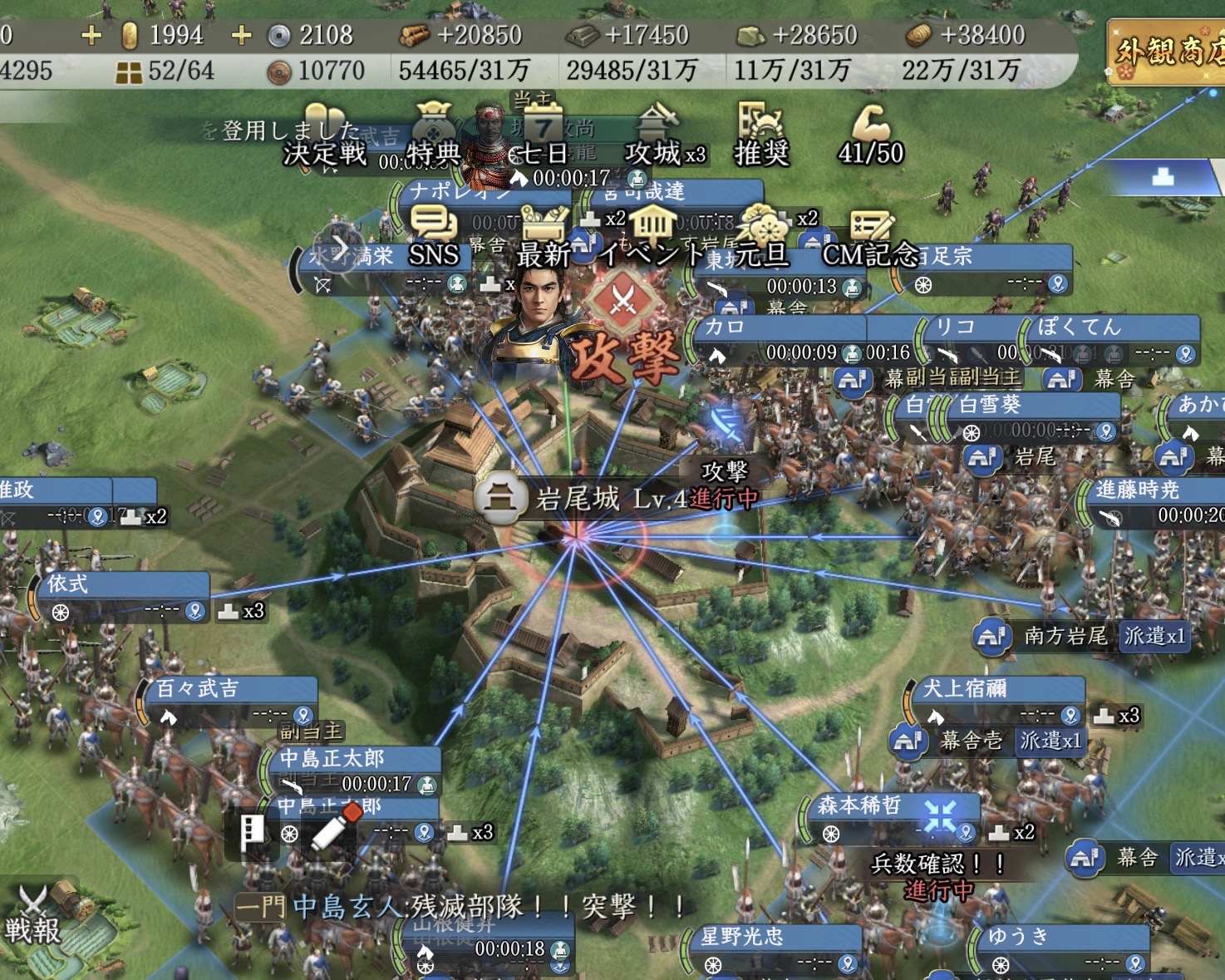Open the 特典 money bag bonus
The width and height of the screenshot is (1225, 980).
(433, 135)
